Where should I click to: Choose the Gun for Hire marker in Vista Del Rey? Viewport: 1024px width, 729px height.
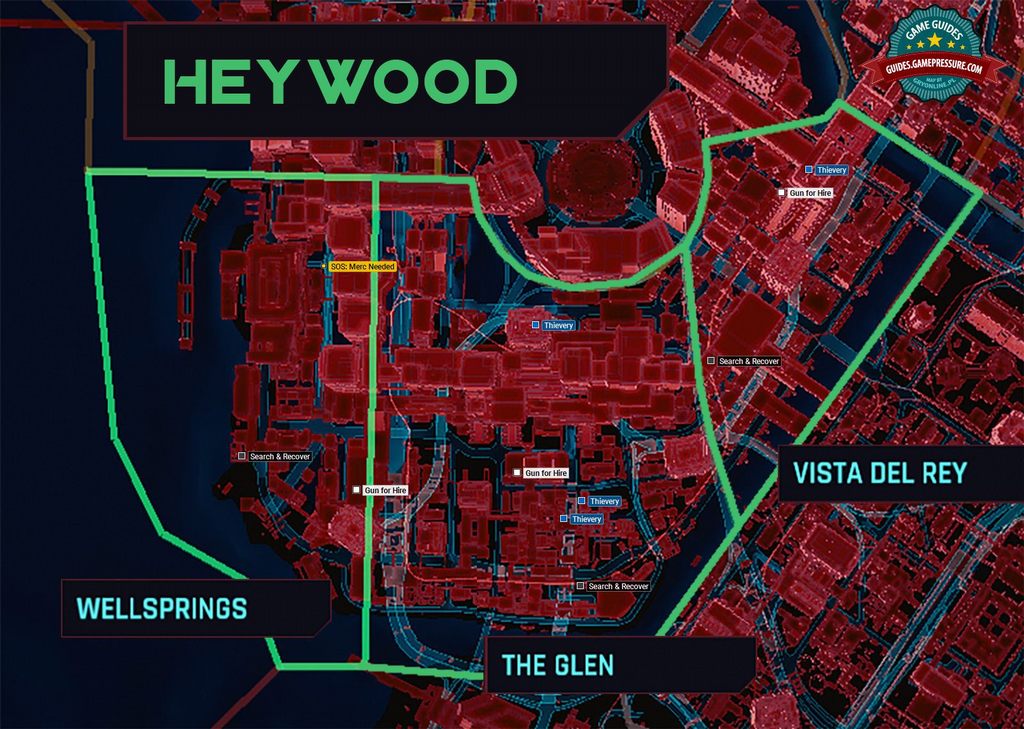[805, 192]
